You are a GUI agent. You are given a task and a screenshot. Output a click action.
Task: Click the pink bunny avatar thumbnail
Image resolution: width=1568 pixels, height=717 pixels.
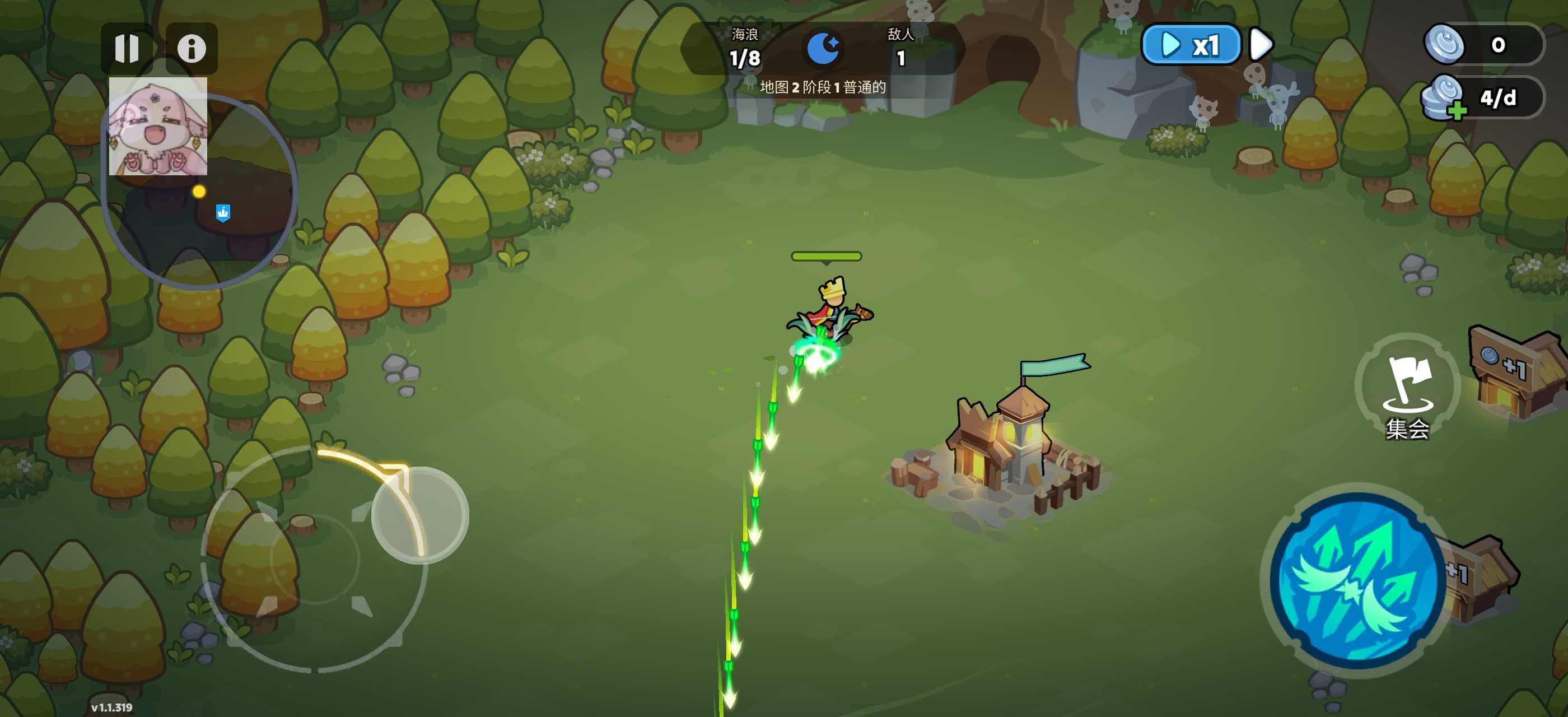click(158, 126)
